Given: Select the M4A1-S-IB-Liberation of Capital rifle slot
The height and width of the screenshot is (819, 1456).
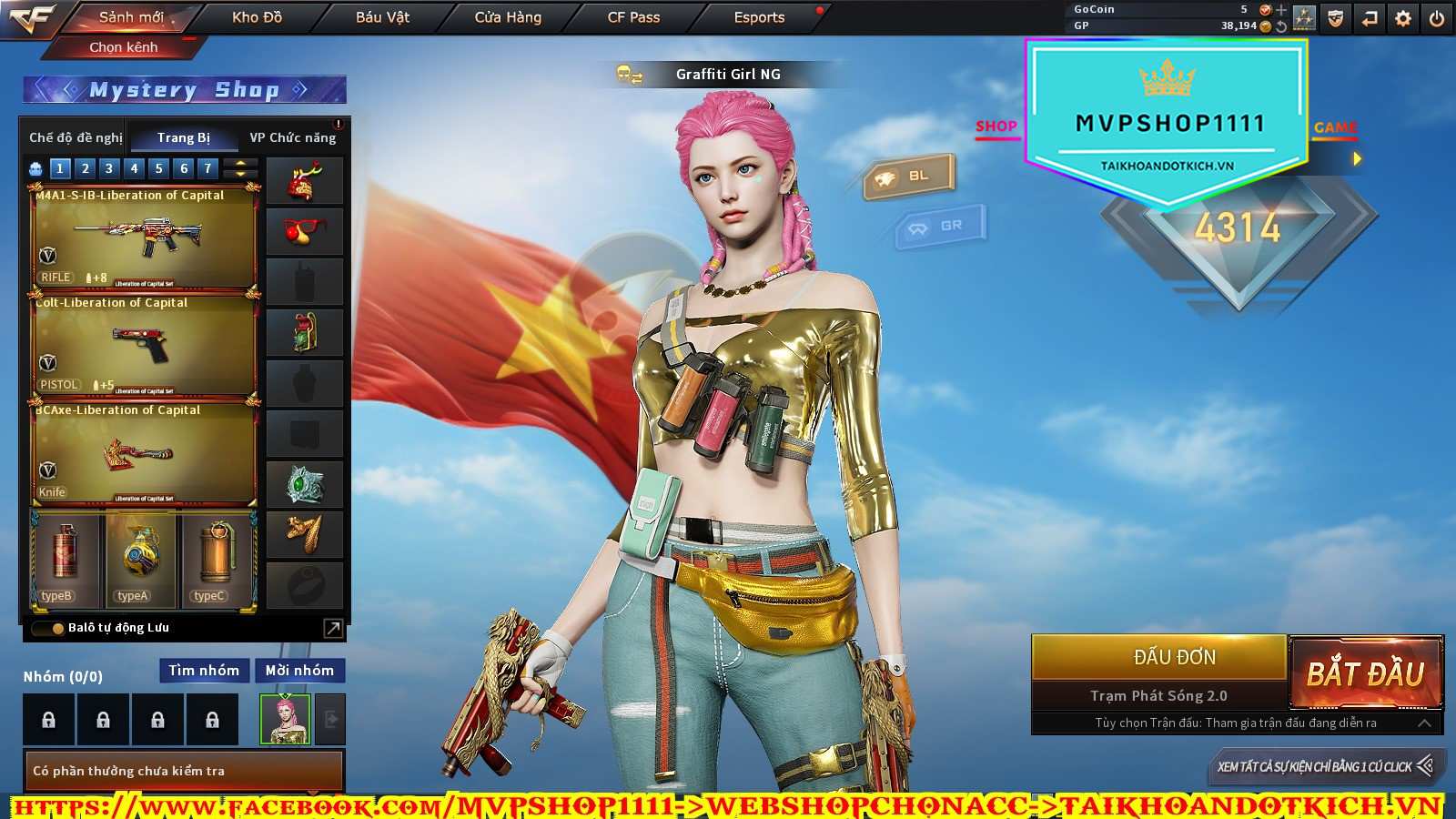Looking at the screenshot, I should [144, 238].
